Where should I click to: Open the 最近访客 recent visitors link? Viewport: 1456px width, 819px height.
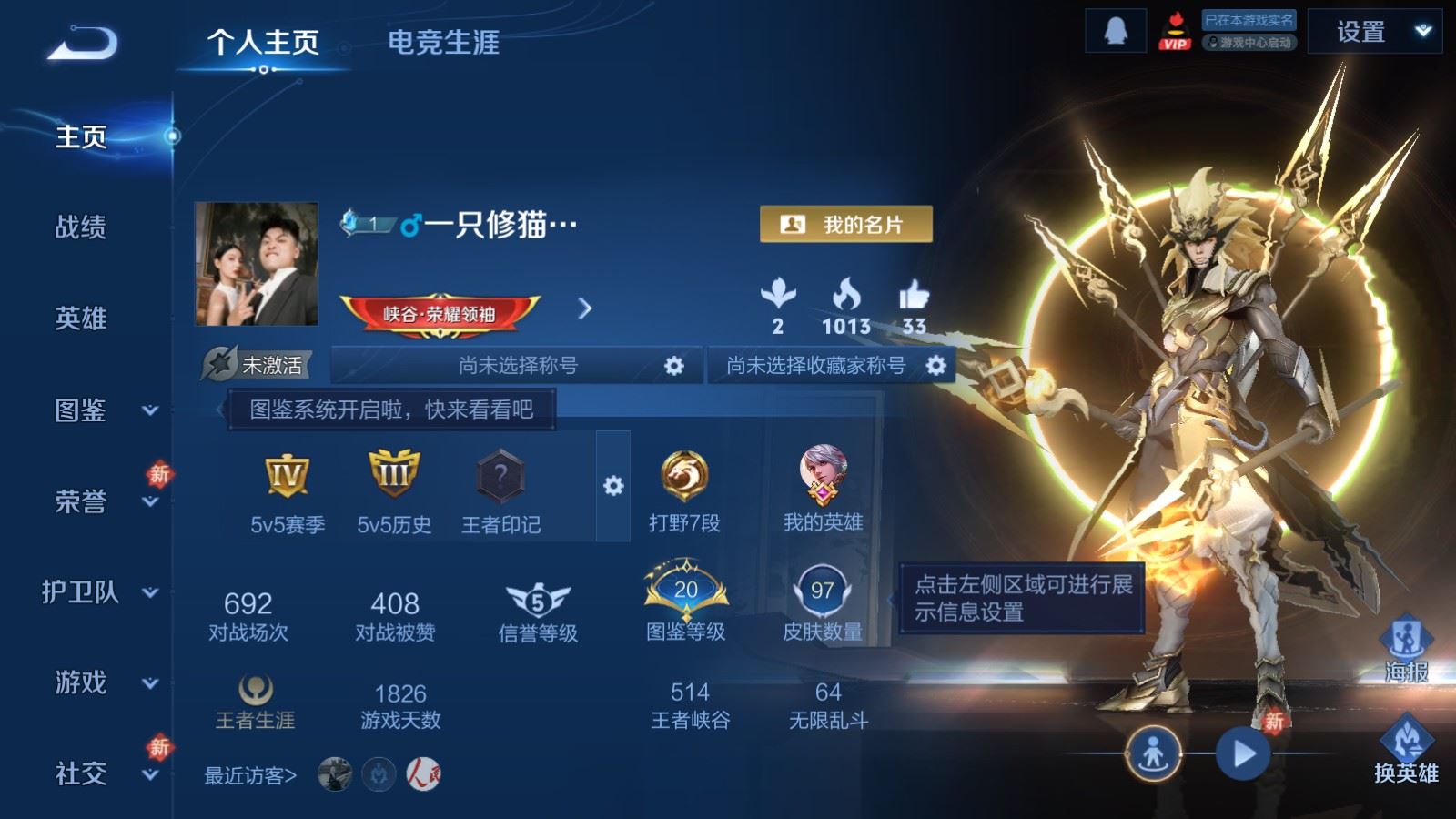click(247, 774)
